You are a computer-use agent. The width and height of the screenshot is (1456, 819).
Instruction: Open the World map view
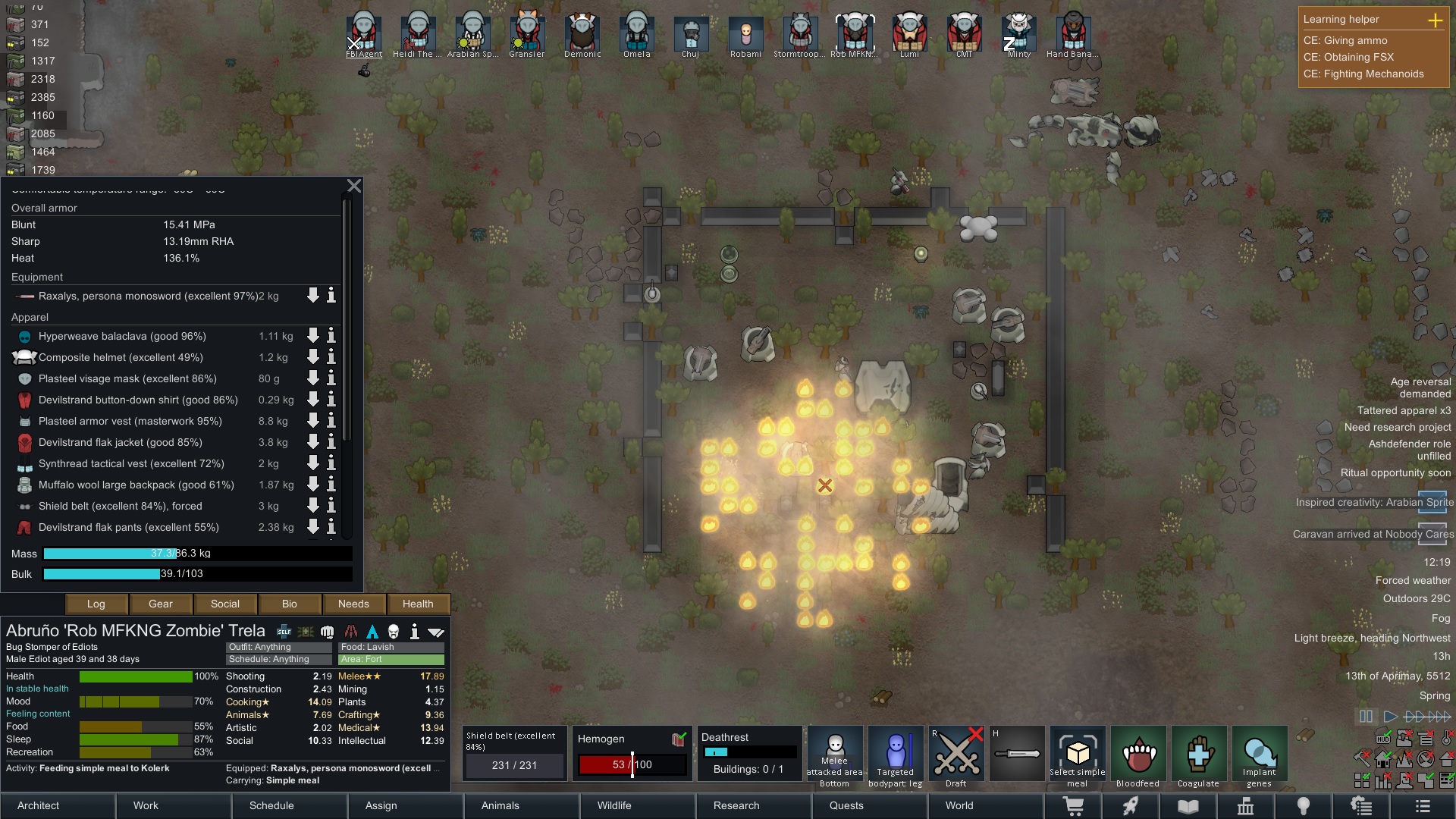pos(959,805)
